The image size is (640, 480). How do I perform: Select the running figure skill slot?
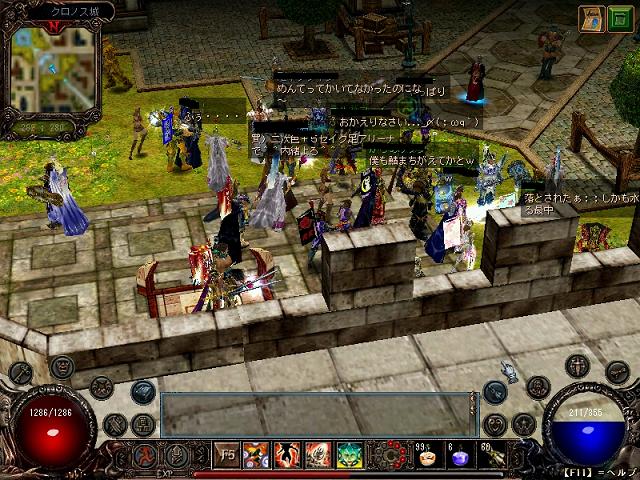pos(144,455)
